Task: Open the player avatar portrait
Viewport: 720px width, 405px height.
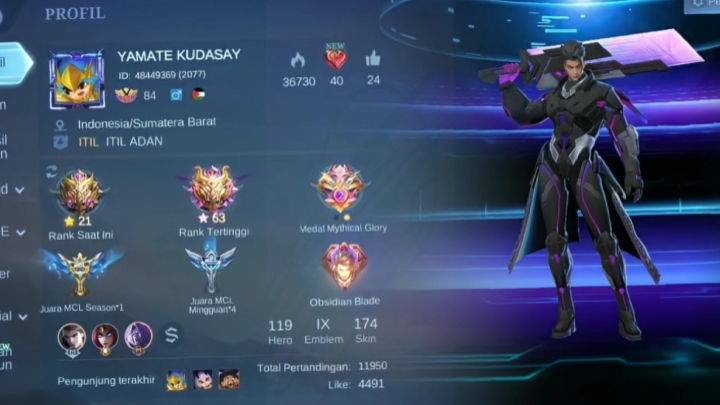Action: (76, 78)
